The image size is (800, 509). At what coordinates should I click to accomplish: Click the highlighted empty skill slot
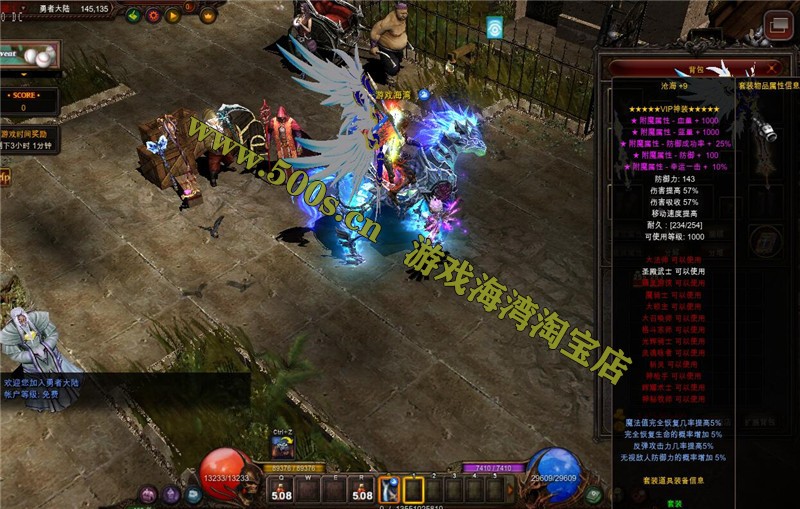413,490
